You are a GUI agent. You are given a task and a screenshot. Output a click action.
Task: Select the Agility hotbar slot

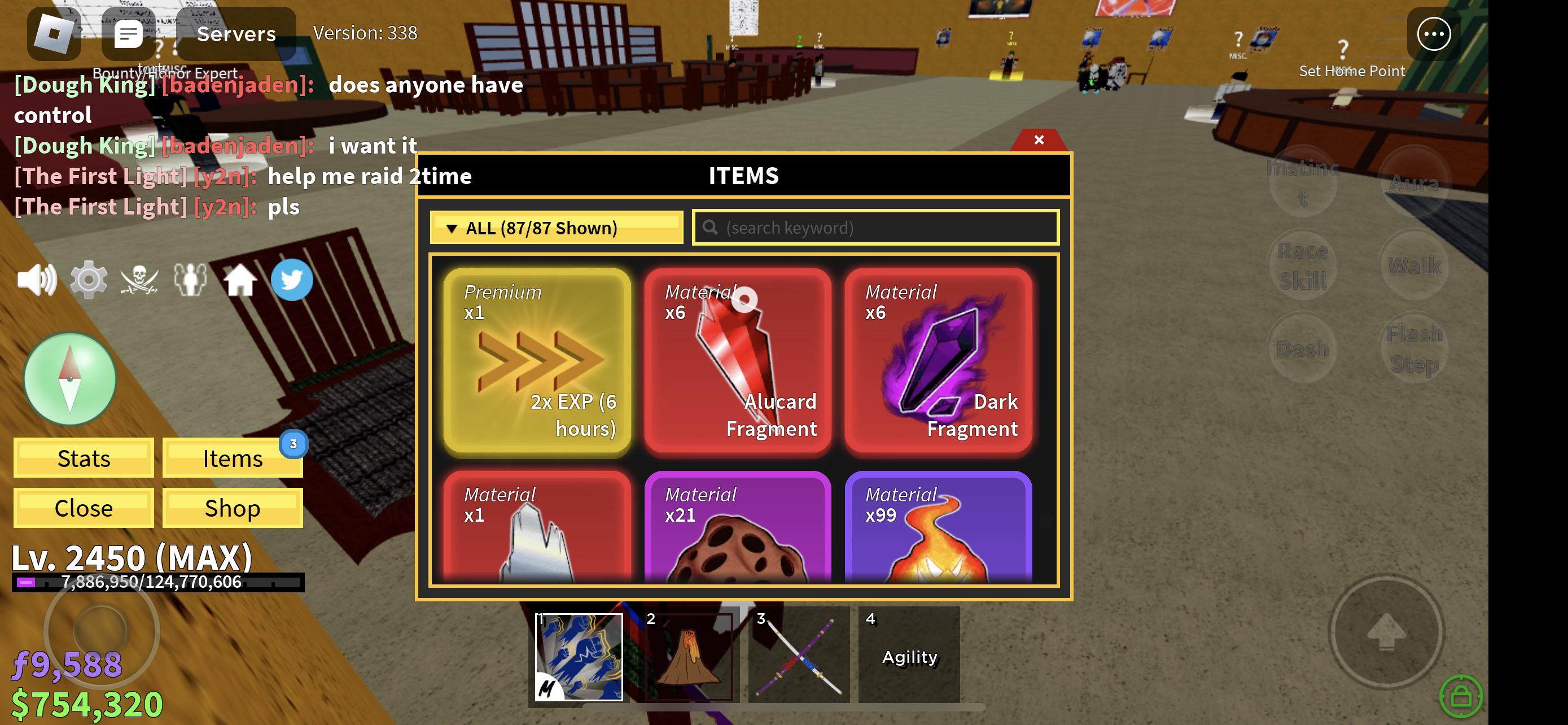coord(909,656)
